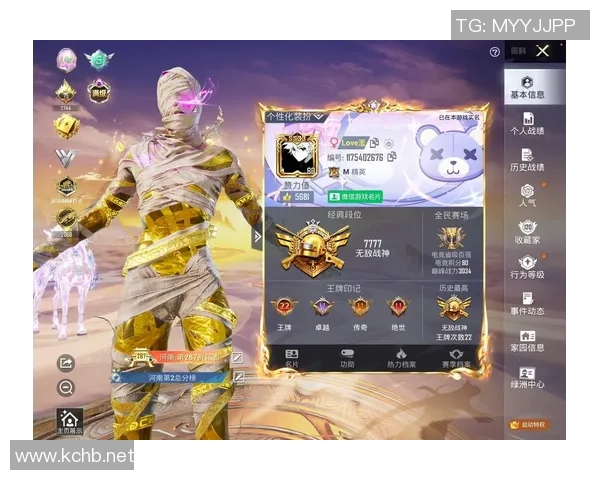Viewport: 600px width, 480px height.
Task: Click the question mark help icon
Action: click(495, 52)
